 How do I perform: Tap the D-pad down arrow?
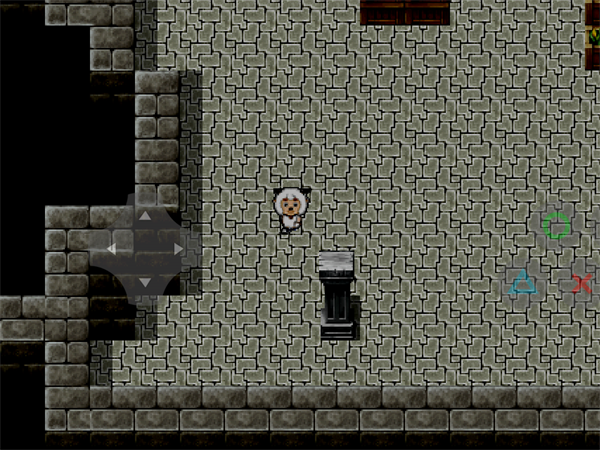(144, 282)
